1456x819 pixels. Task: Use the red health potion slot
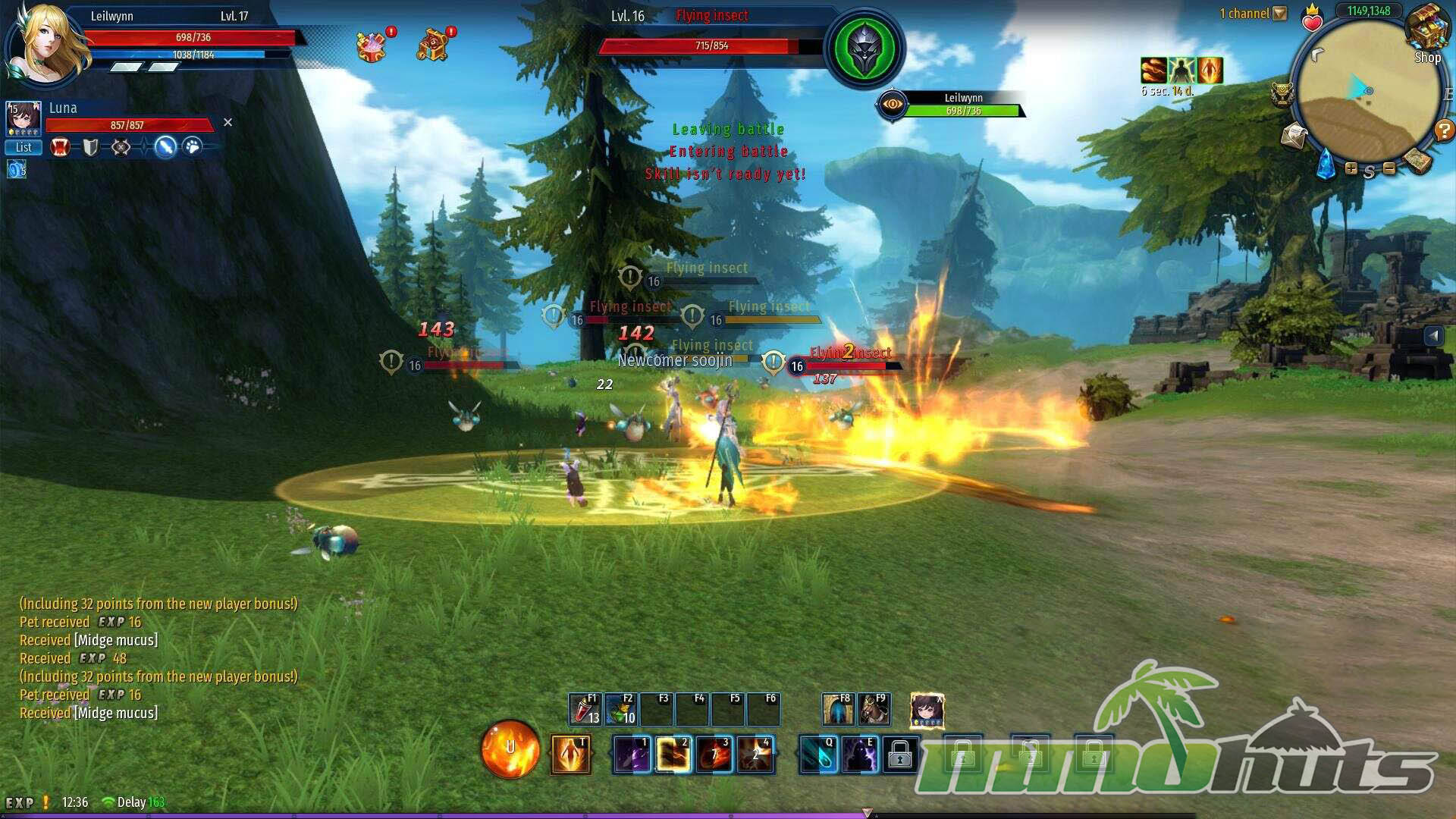pyautogui.click(x=584, y=710)
